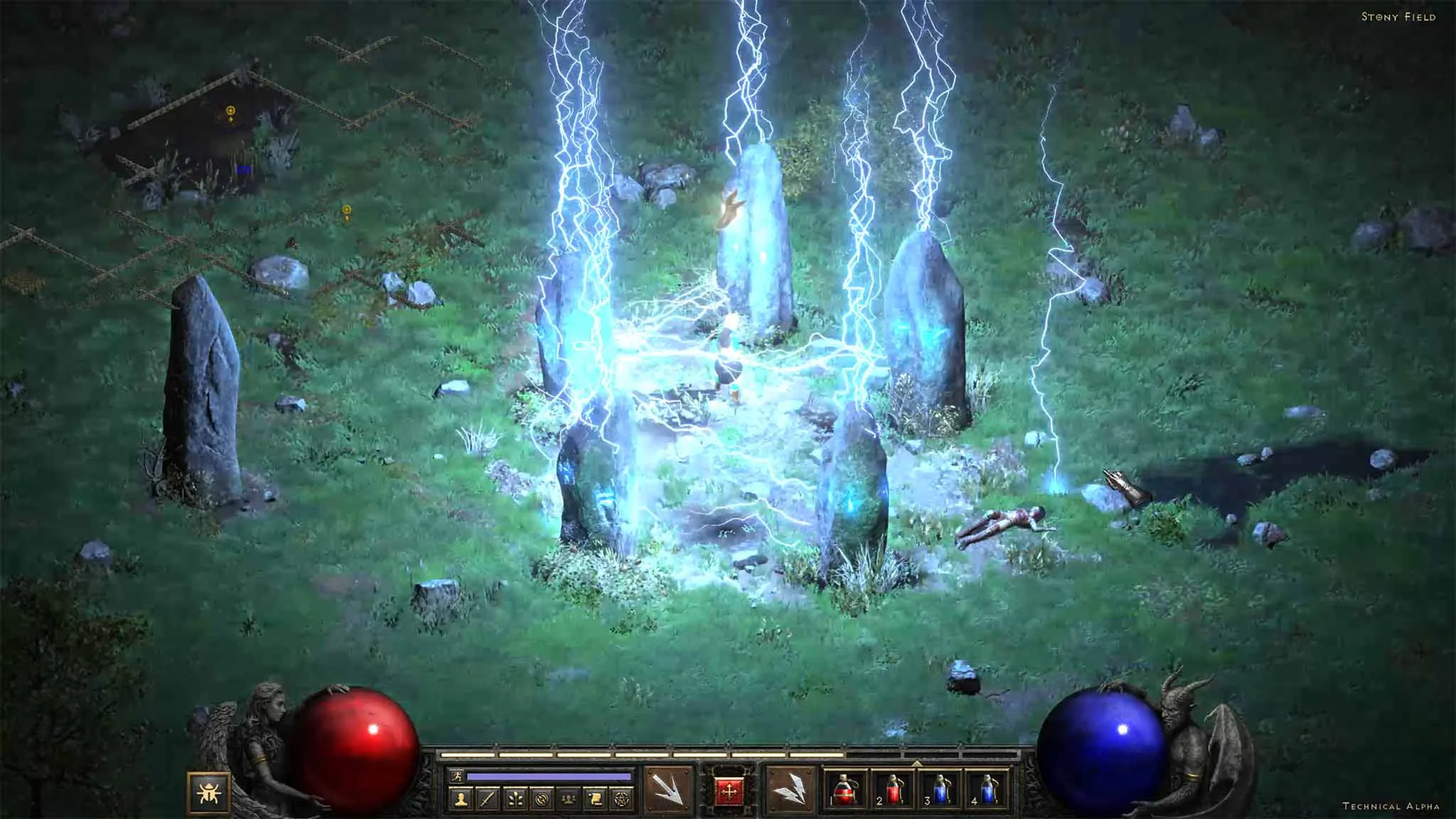The width and height of the screenshot is (1456, 819).
Task: Expand the potion belt chevron
Action: [916, 763]
